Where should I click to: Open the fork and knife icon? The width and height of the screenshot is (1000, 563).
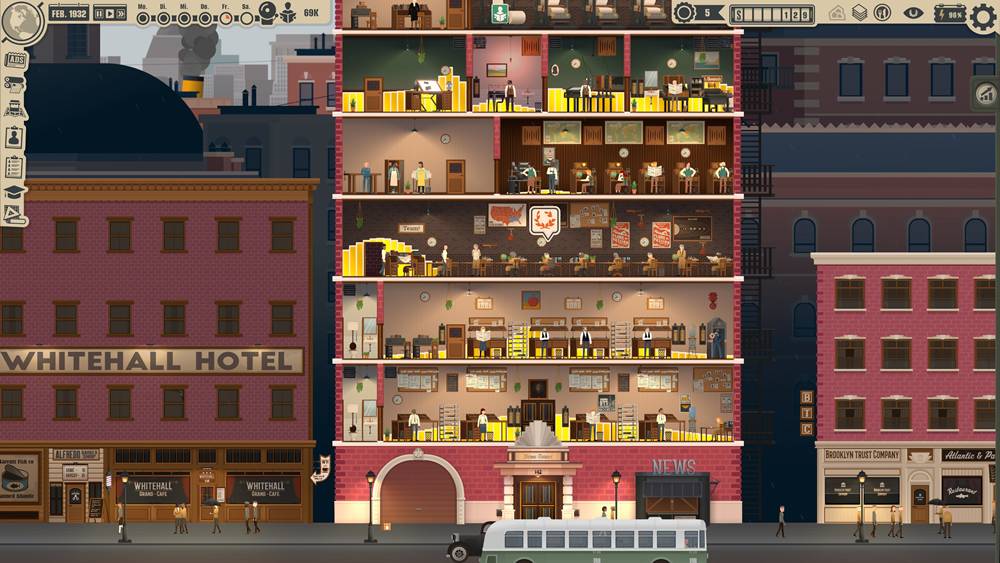[x=882, y=13]
